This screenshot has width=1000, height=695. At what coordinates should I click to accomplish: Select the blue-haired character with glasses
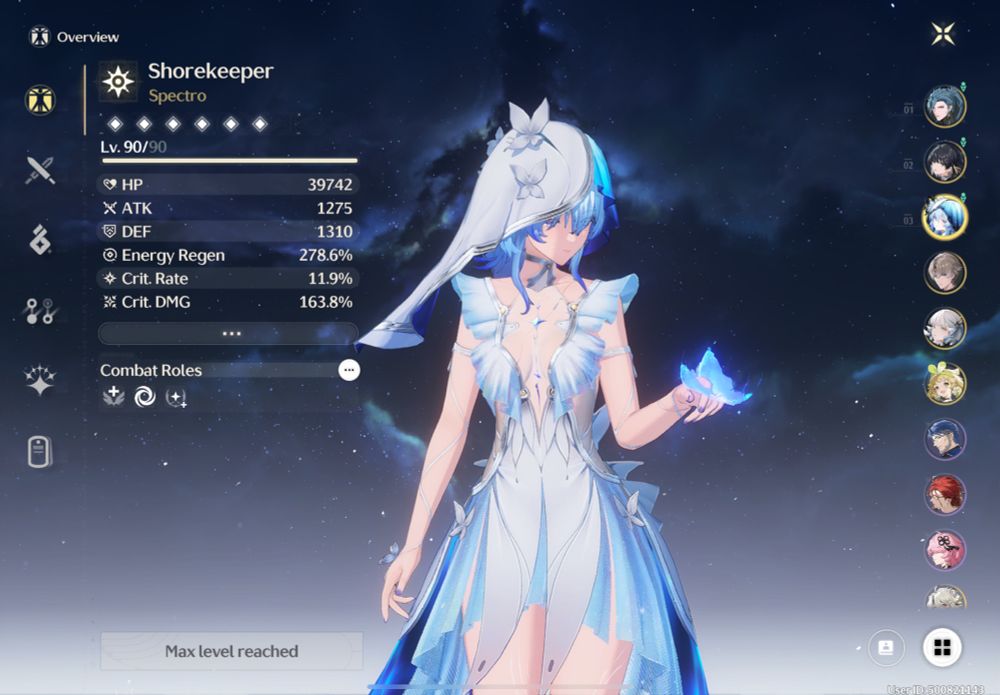point(944,439)
